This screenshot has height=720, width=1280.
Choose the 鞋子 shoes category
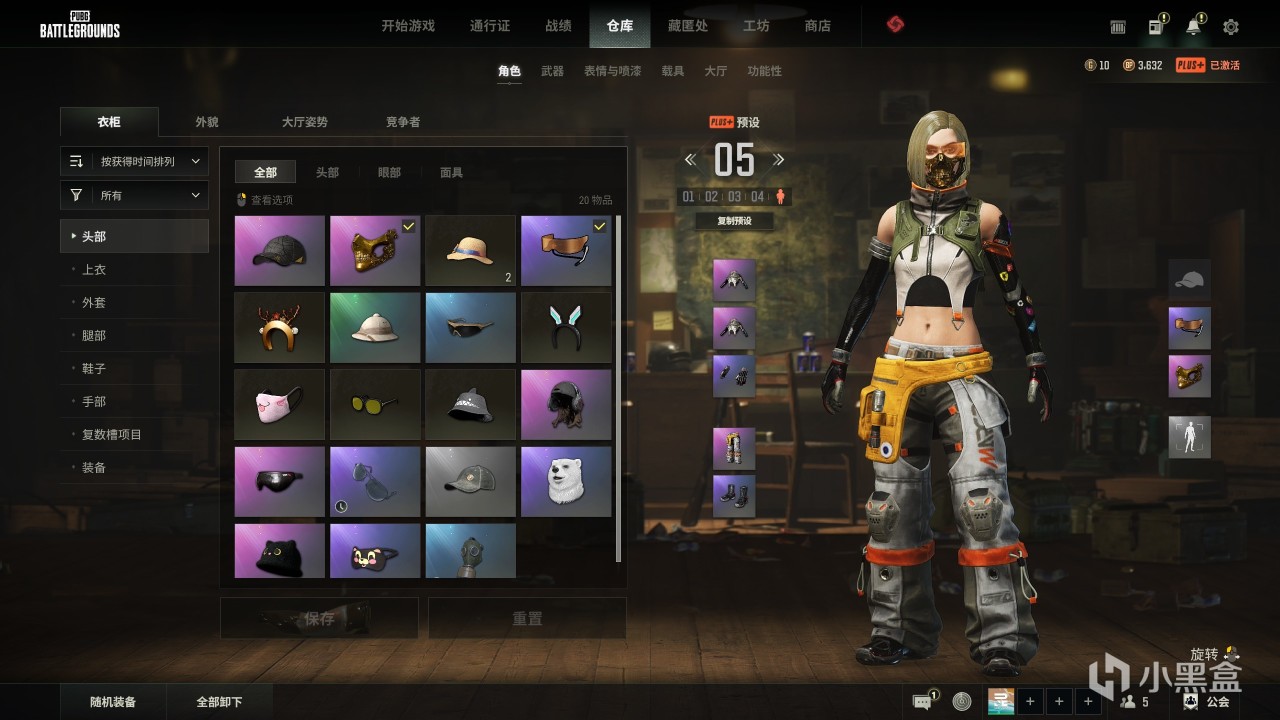point(94,369)
